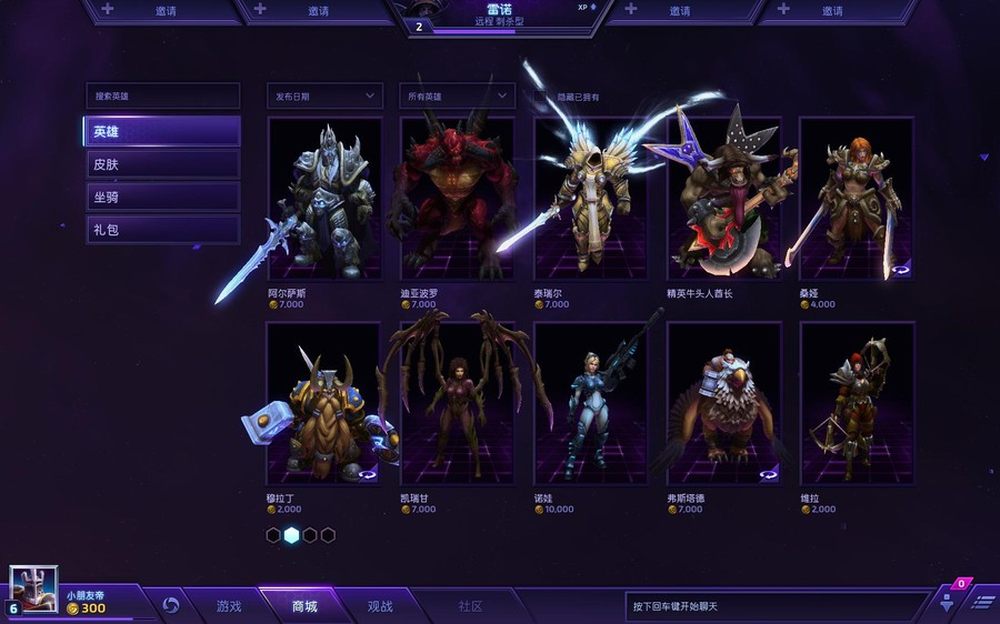
Task: Switch to the 坐骑 (Mounts) category
Action: [x=162, y=197]
